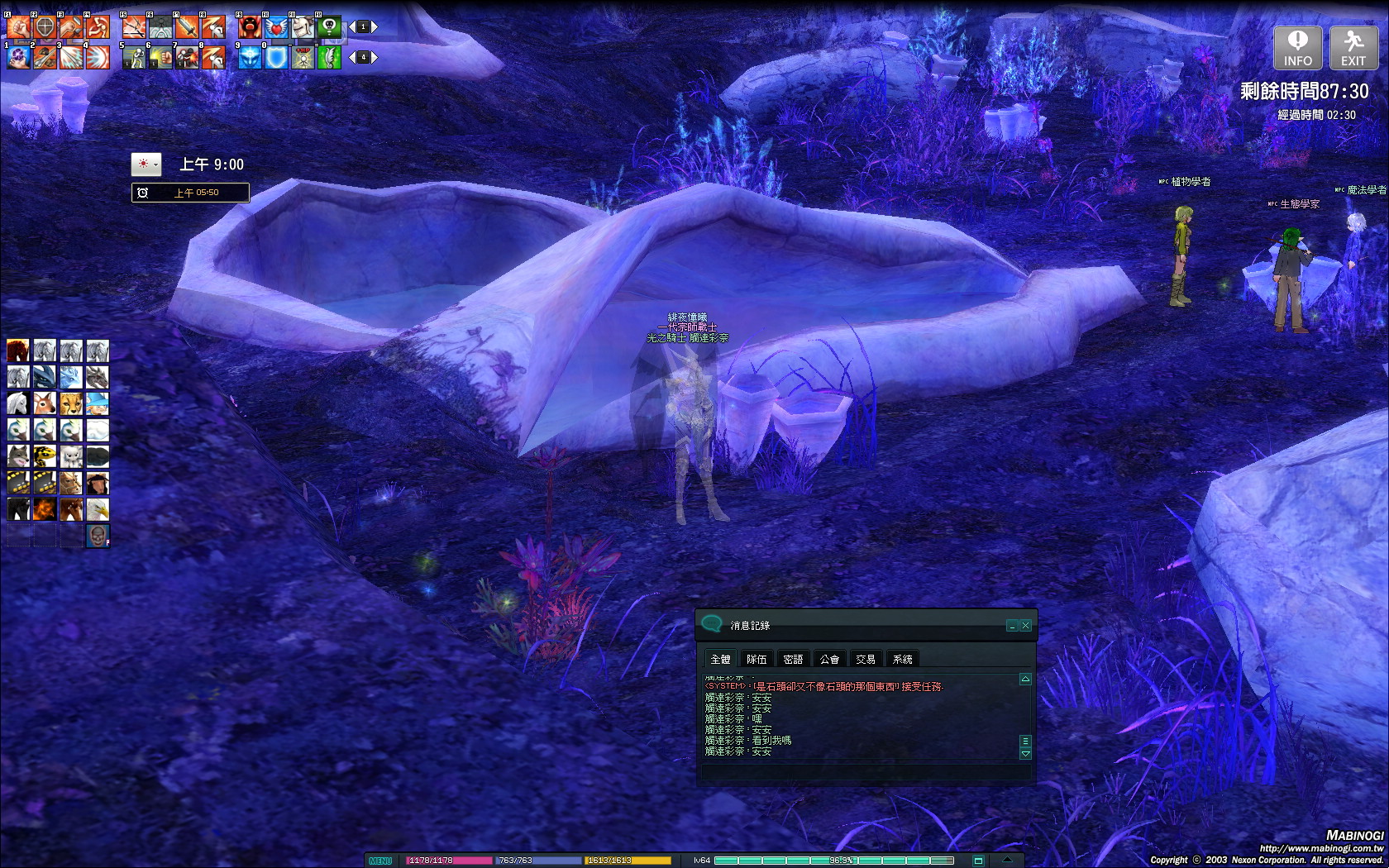Close the 消息記錄 message log window
1389x868 pixels.
(1025, 626)
